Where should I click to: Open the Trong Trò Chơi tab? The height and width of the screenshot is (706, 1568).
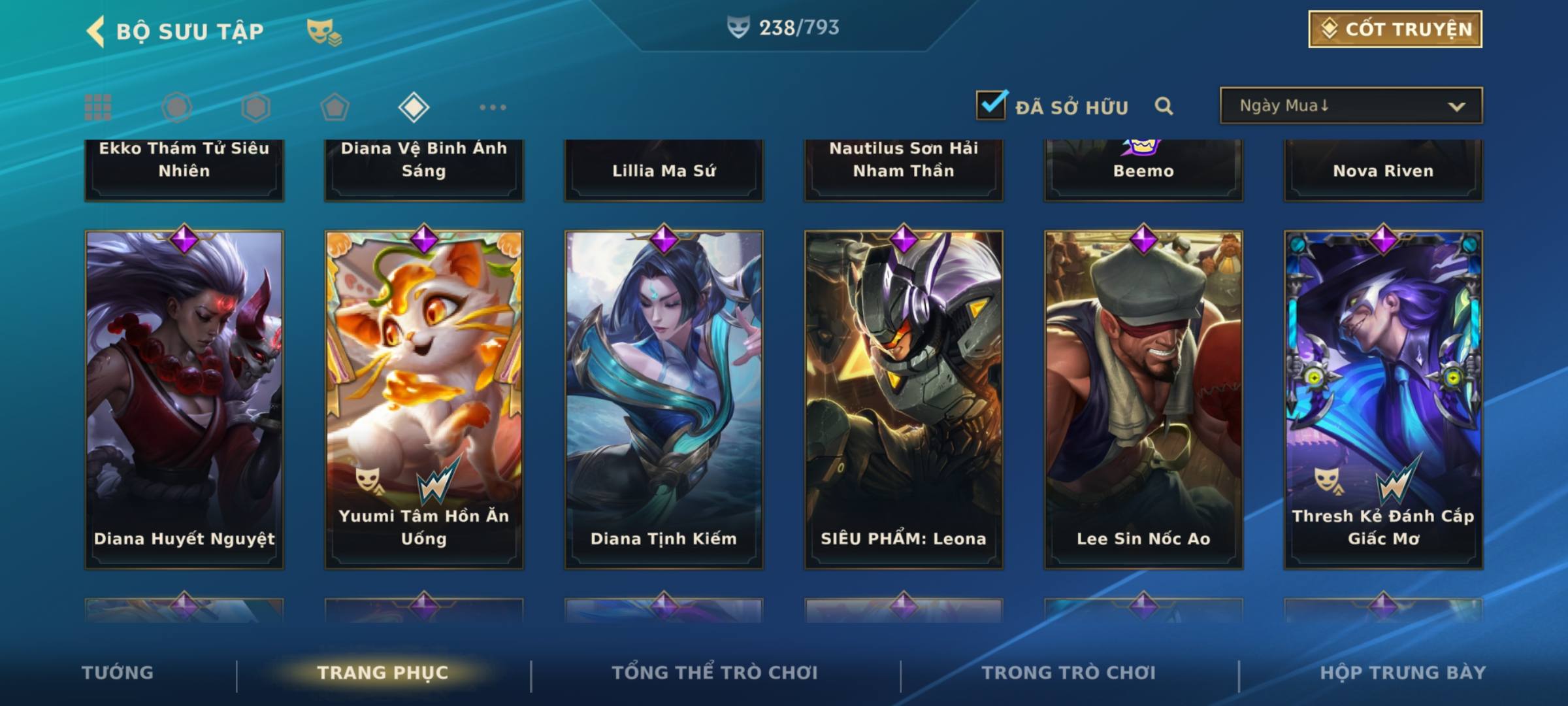coord(1069,673)
